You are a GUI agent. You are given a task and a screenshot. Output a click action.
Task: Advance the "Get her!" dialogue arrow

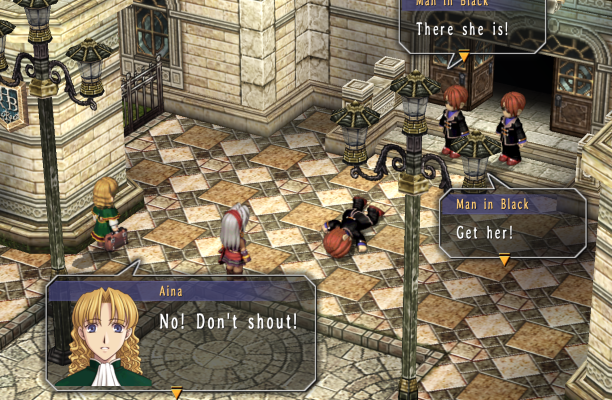[504, 260]
